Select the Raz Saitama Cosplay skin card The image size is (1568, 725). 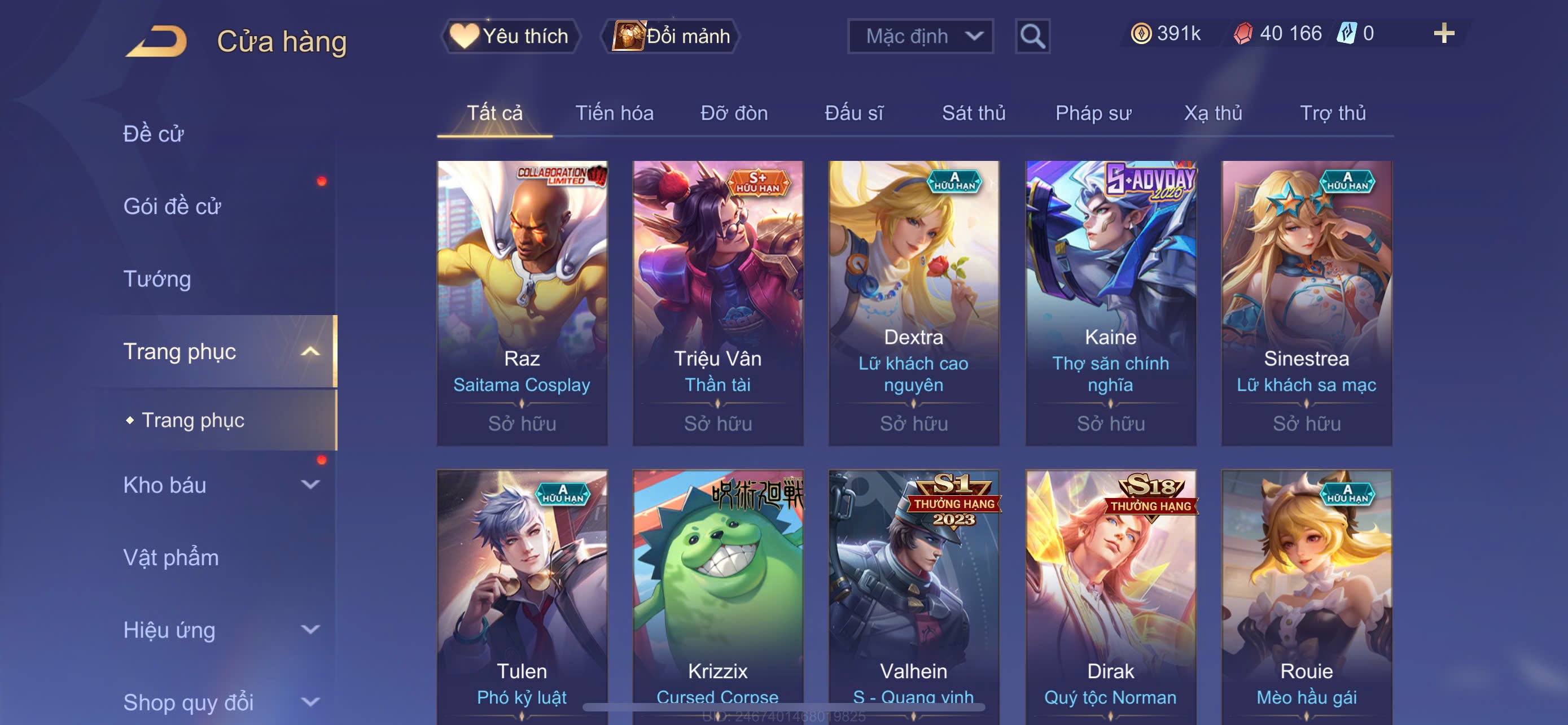(522, 303)
